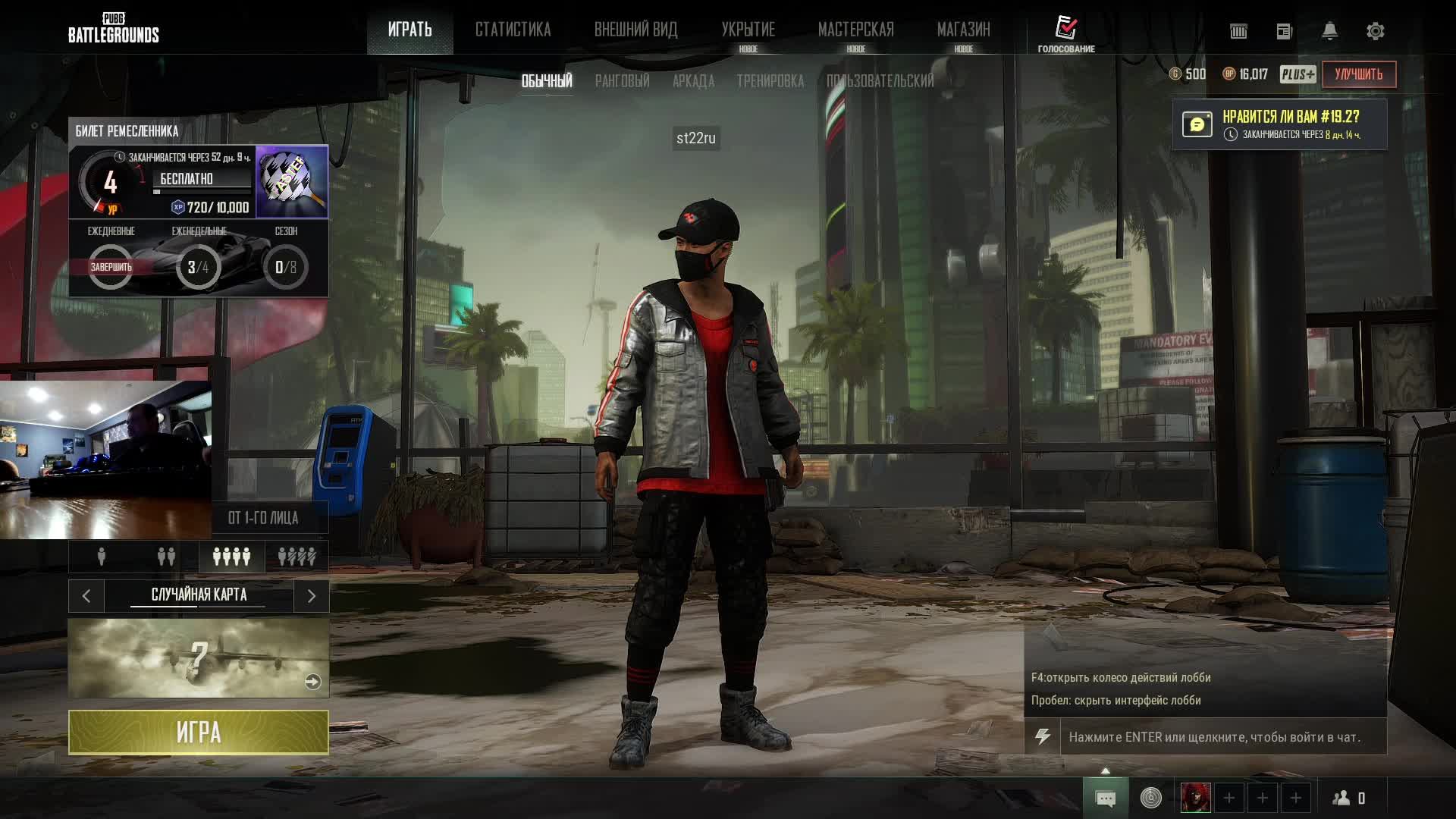
Task: Open the СТАТИСТИКА tab
Action: click(x=513, y=30)
